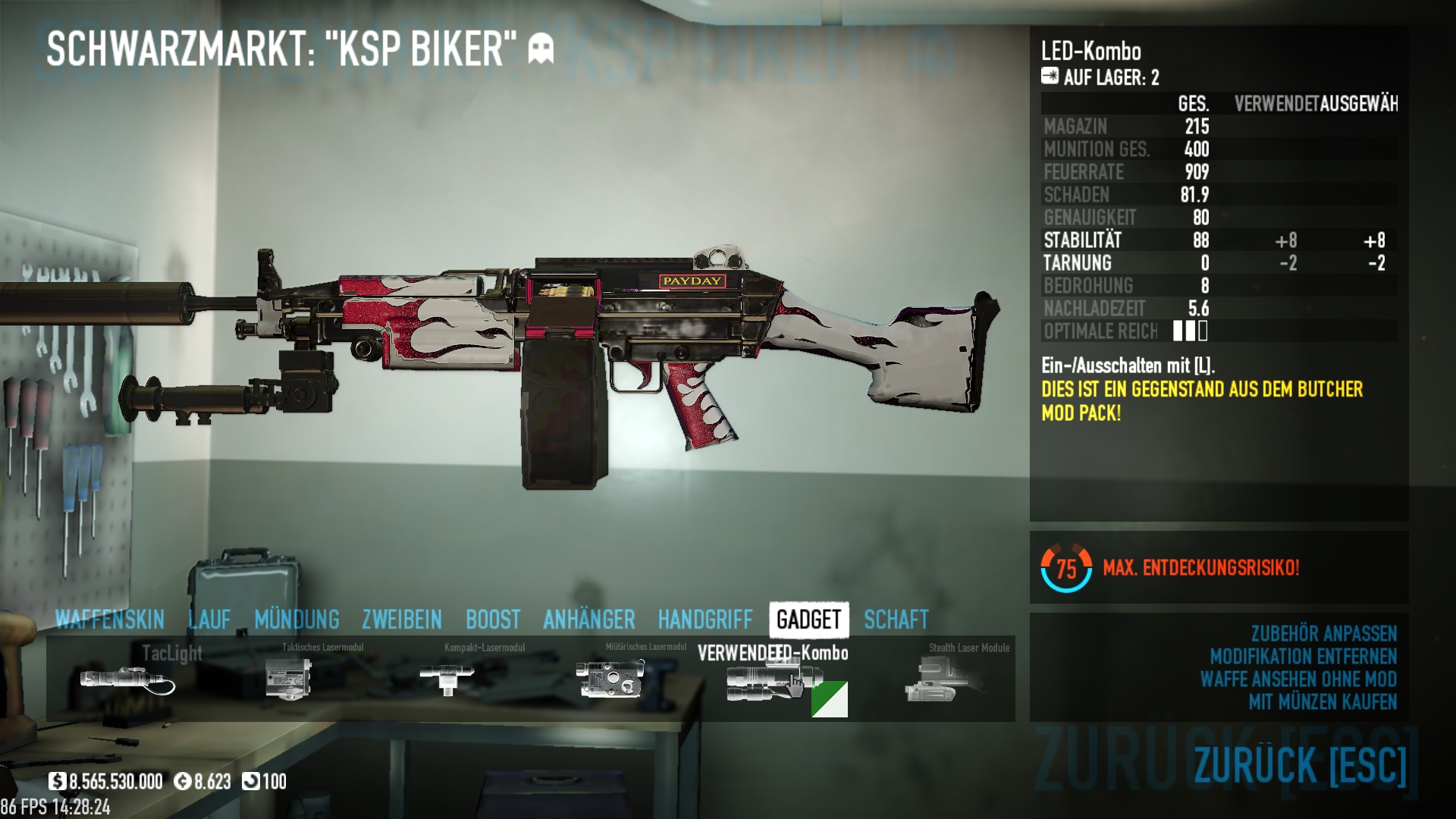Select the Militärisches Lasermodul

pyautogui.click(x=610, y=679)
